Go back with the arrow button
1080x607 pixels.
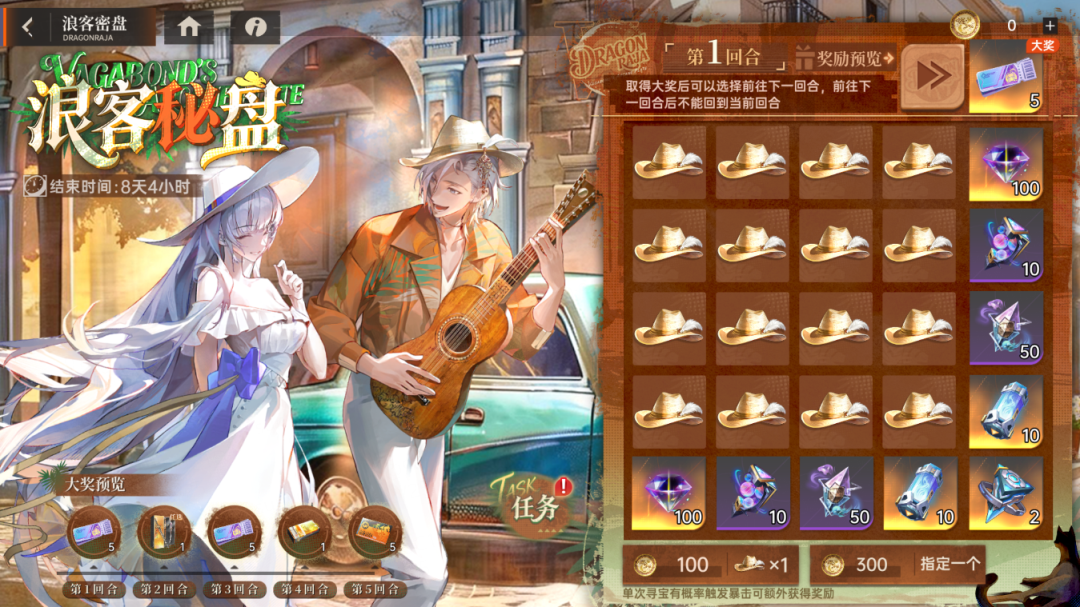tap(28, 27)
